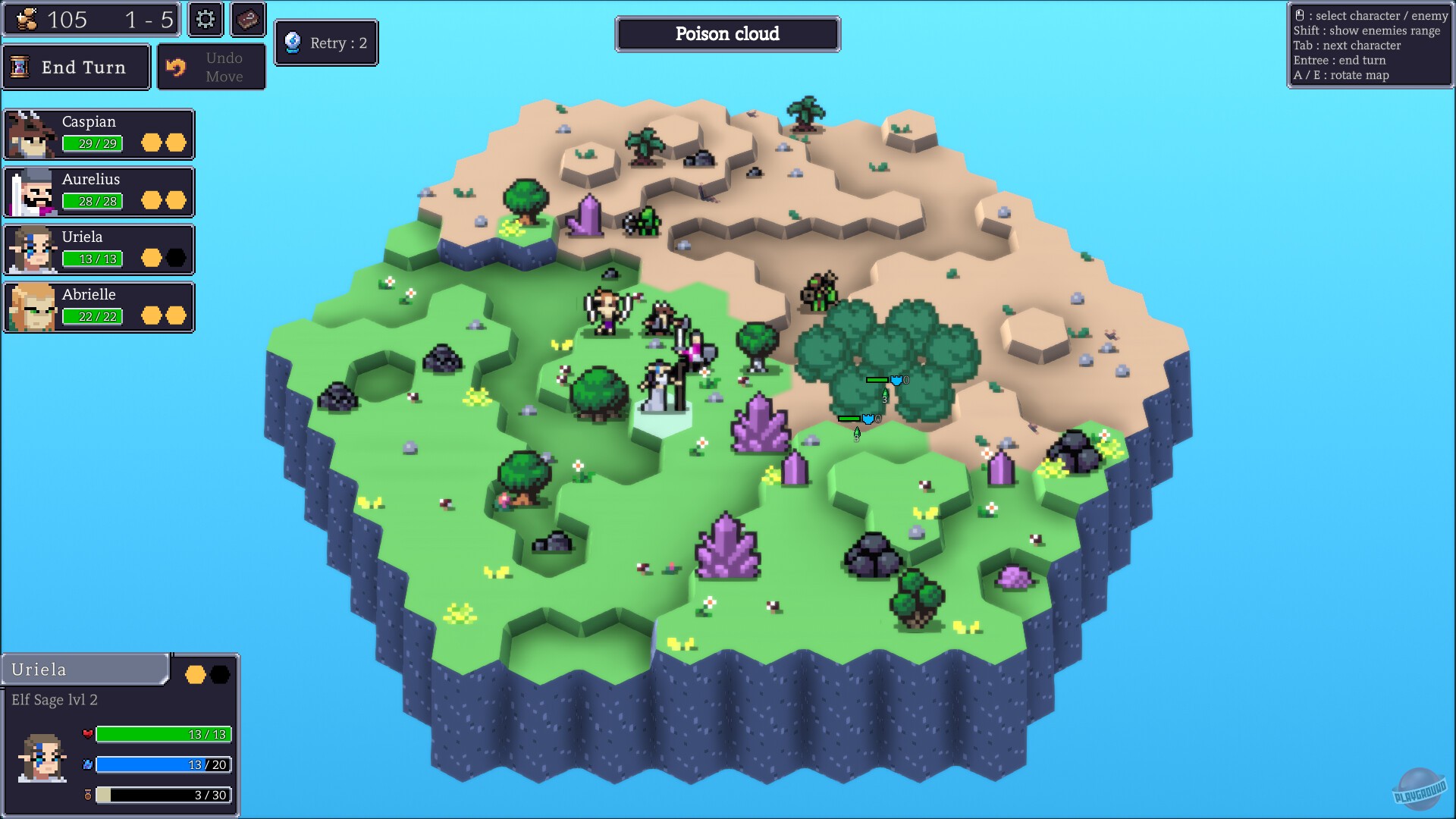Click the medal icon beside the experience bar
Image resolution: width=1456 pixels, height=819 pixels.
tap(89, 796)
